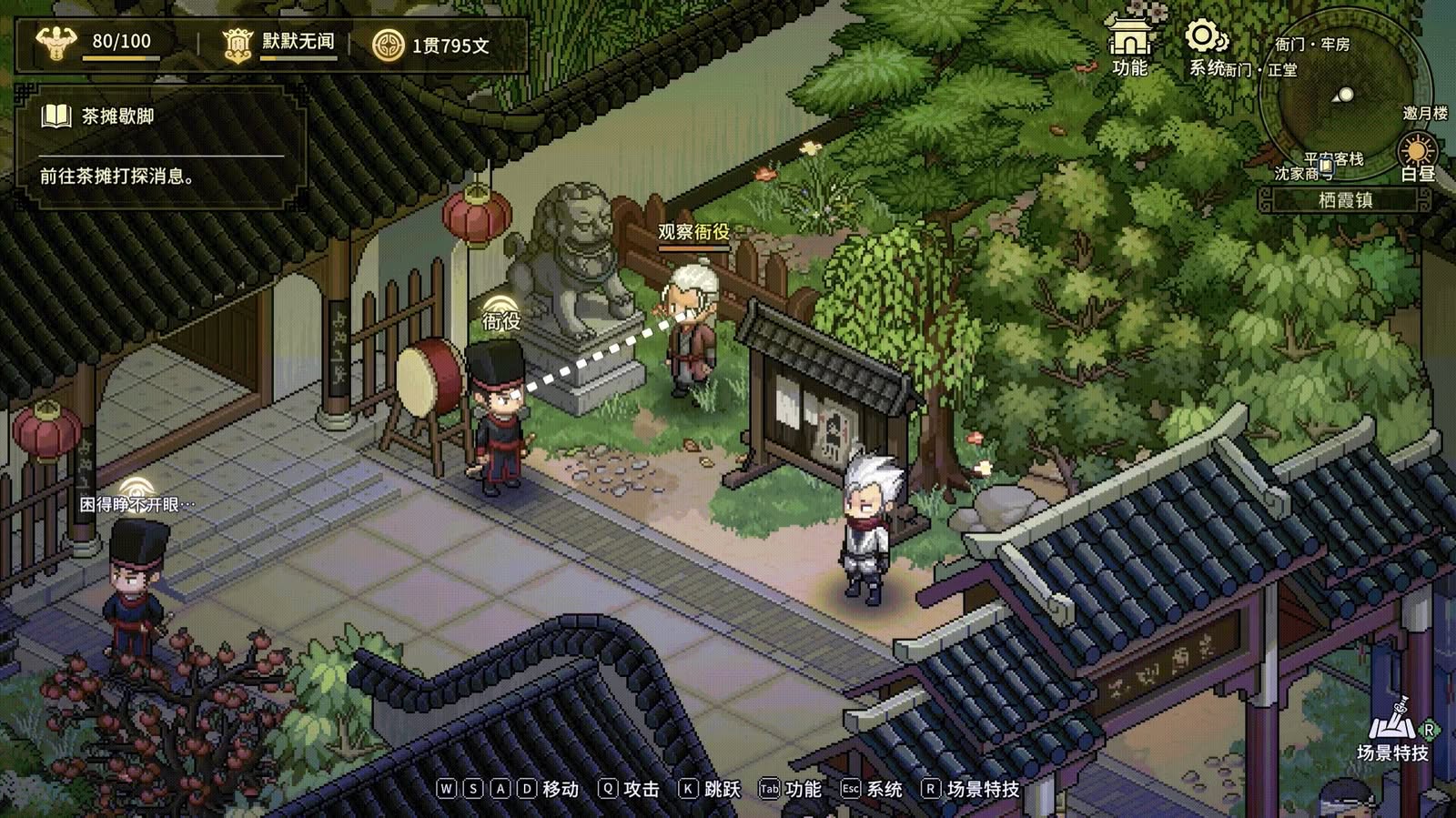Click the 白昼 sun time icon

pos(1417,153)
